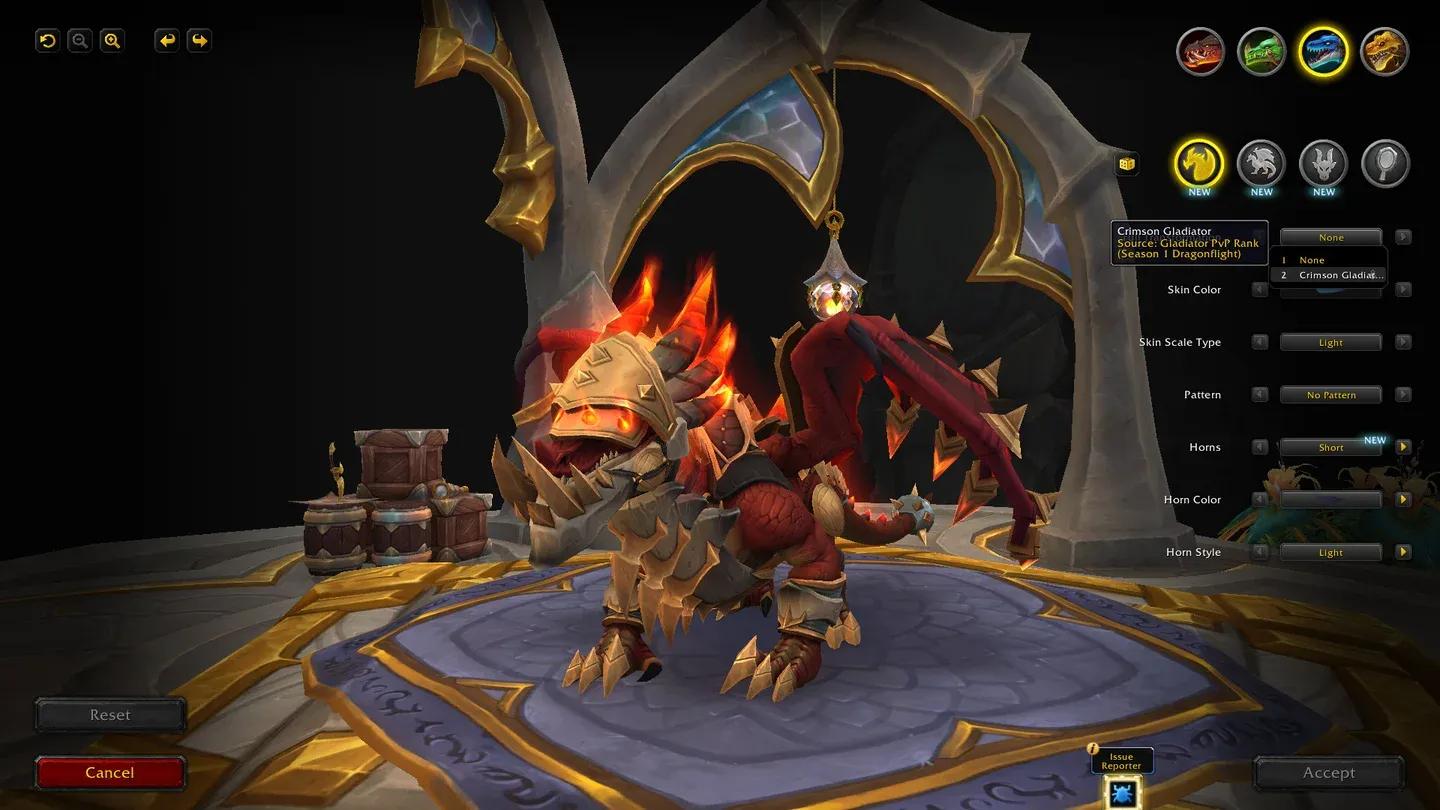Select the highlighted dragon head customization category
Viewport: 1440px width, 810px height.
point(1199,162)
